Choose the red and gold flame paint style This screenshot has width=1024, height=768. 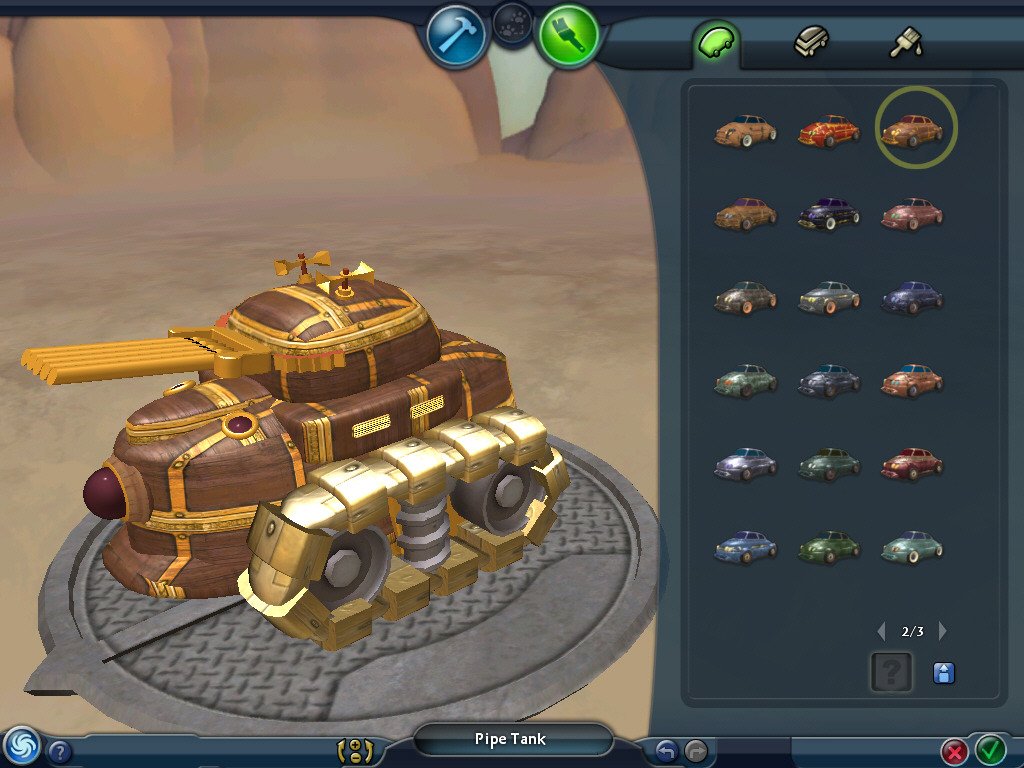pos(829,131)
